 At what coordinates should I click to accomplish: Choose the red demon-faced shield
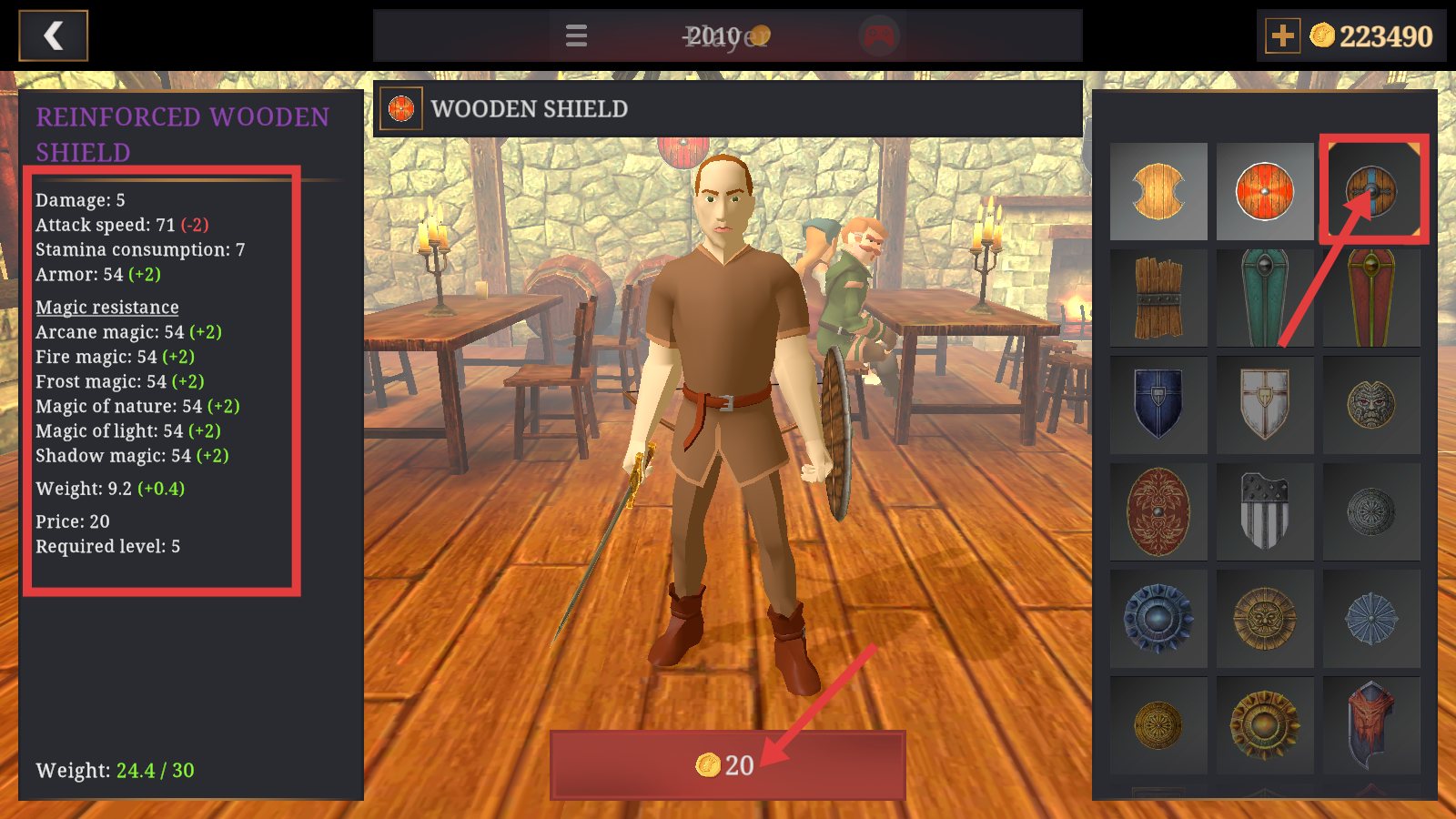tap(1371, 725)
